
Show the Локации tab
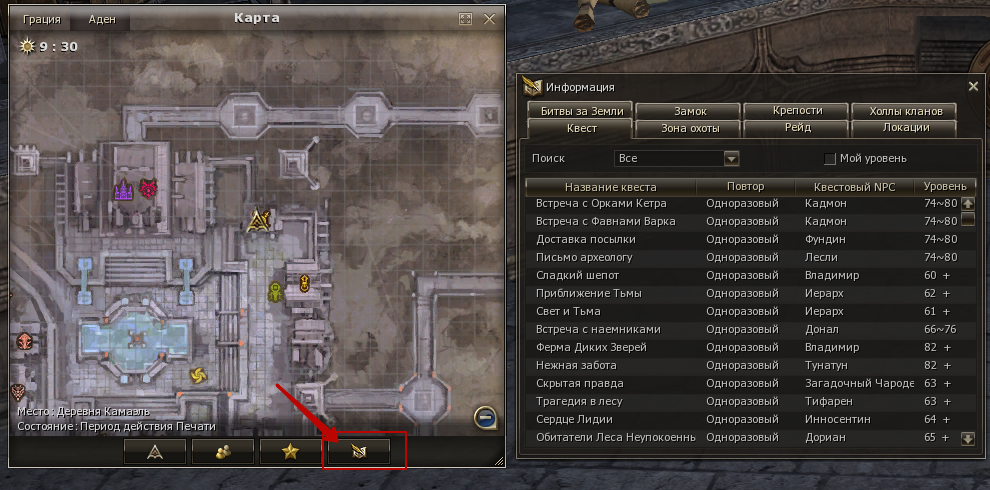point(906,128)
